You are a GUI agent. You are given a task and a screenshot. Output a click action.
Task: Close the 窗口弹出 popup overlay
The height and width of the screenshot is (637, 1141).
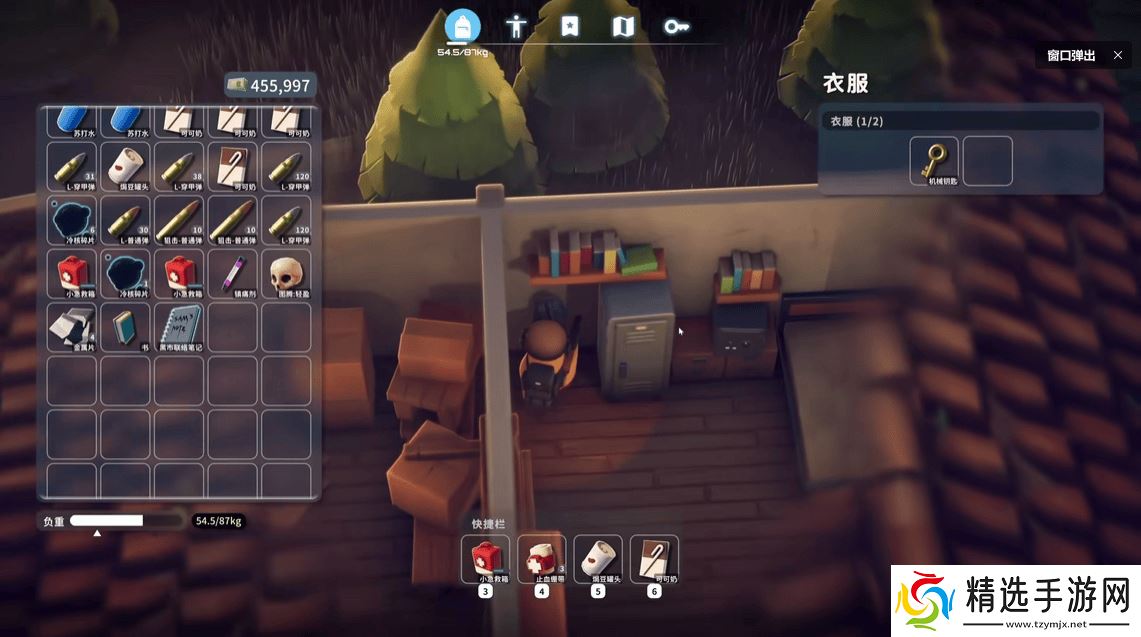click(1117, 55)
